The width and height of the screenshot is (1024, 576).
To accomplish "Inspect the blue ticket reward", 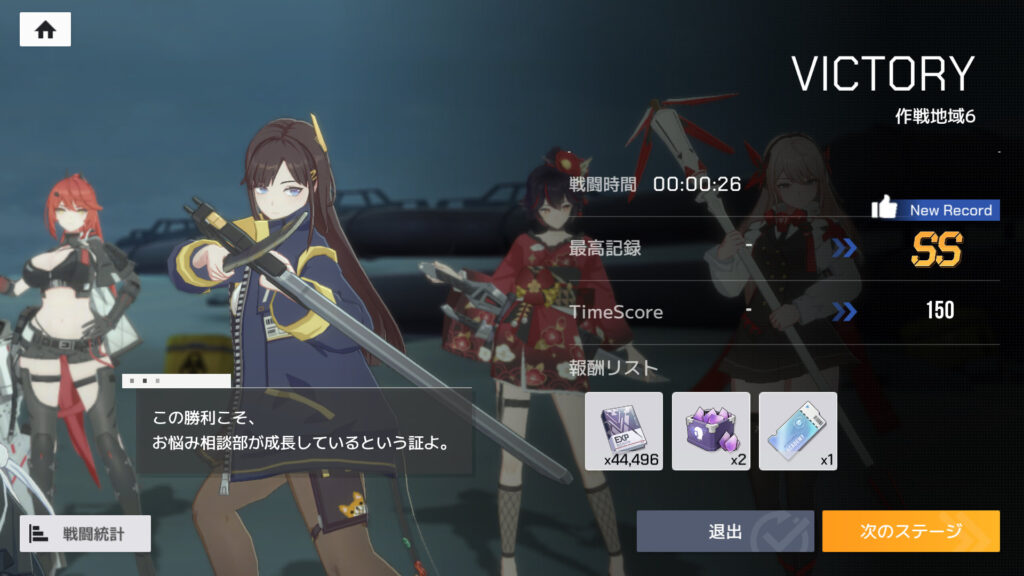I will (x=798, y=431).
